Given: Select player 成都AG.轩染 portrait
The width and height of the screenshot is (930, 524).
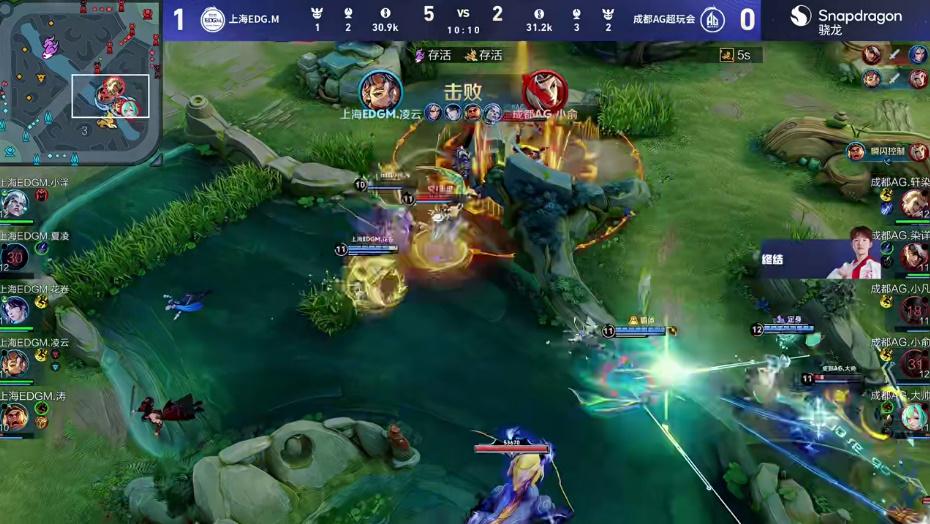Looking at the screenshot, I should click(914, 203).
